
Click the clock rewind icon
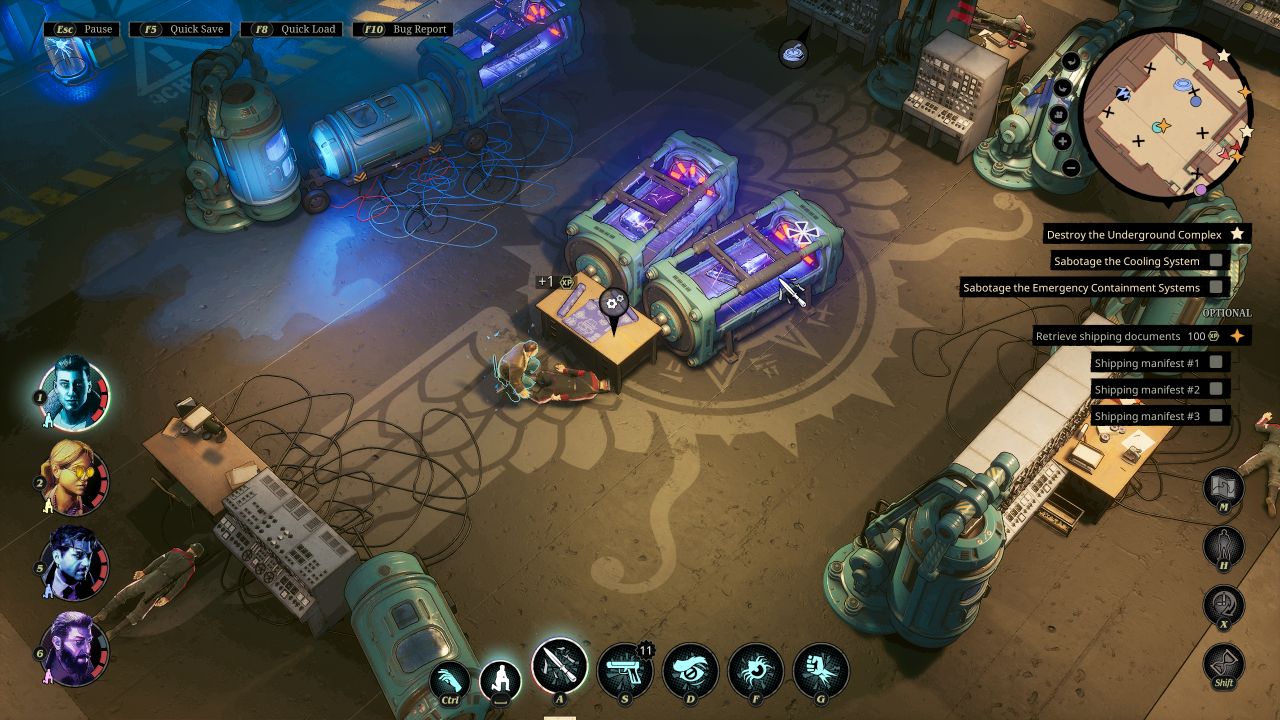coord(1224,604)
